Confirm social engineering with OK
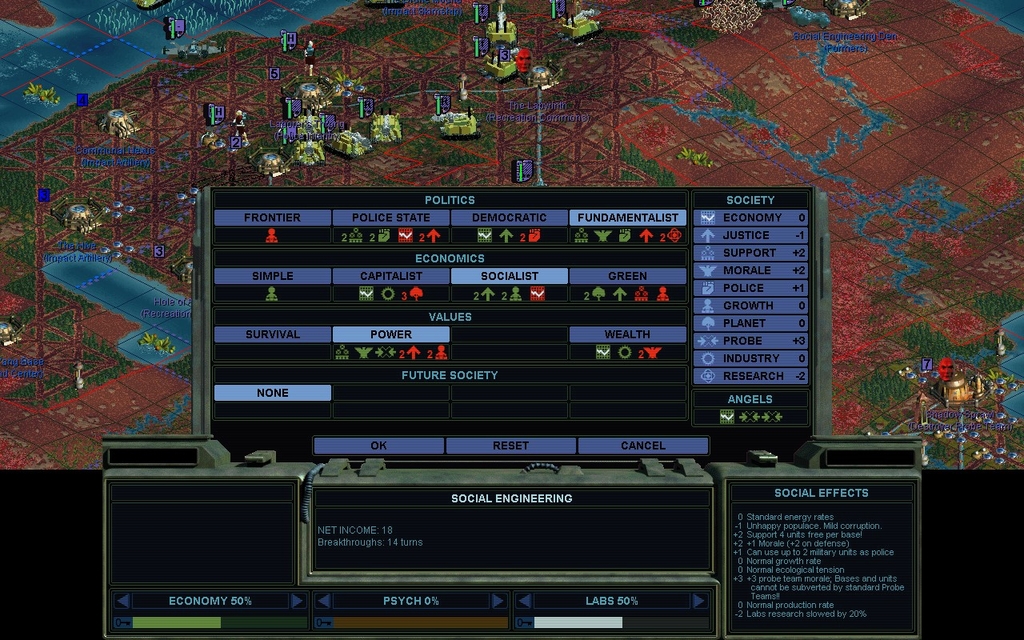The image size is (1024, 640). click(378, 446)
